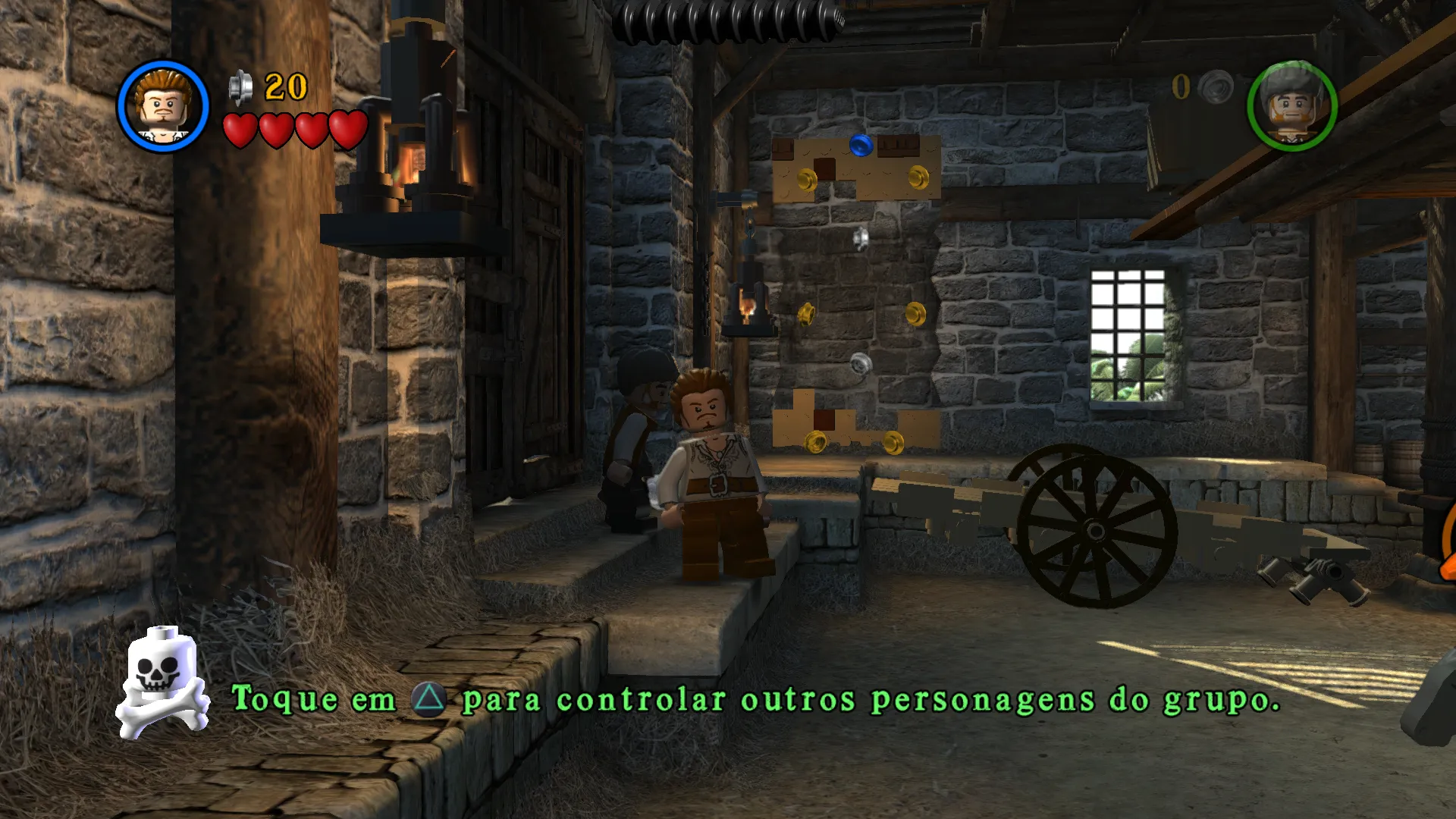Click player two's green-ringed character portrait
Viewport: 1456px width, 819px height.
pos(1291,106)
